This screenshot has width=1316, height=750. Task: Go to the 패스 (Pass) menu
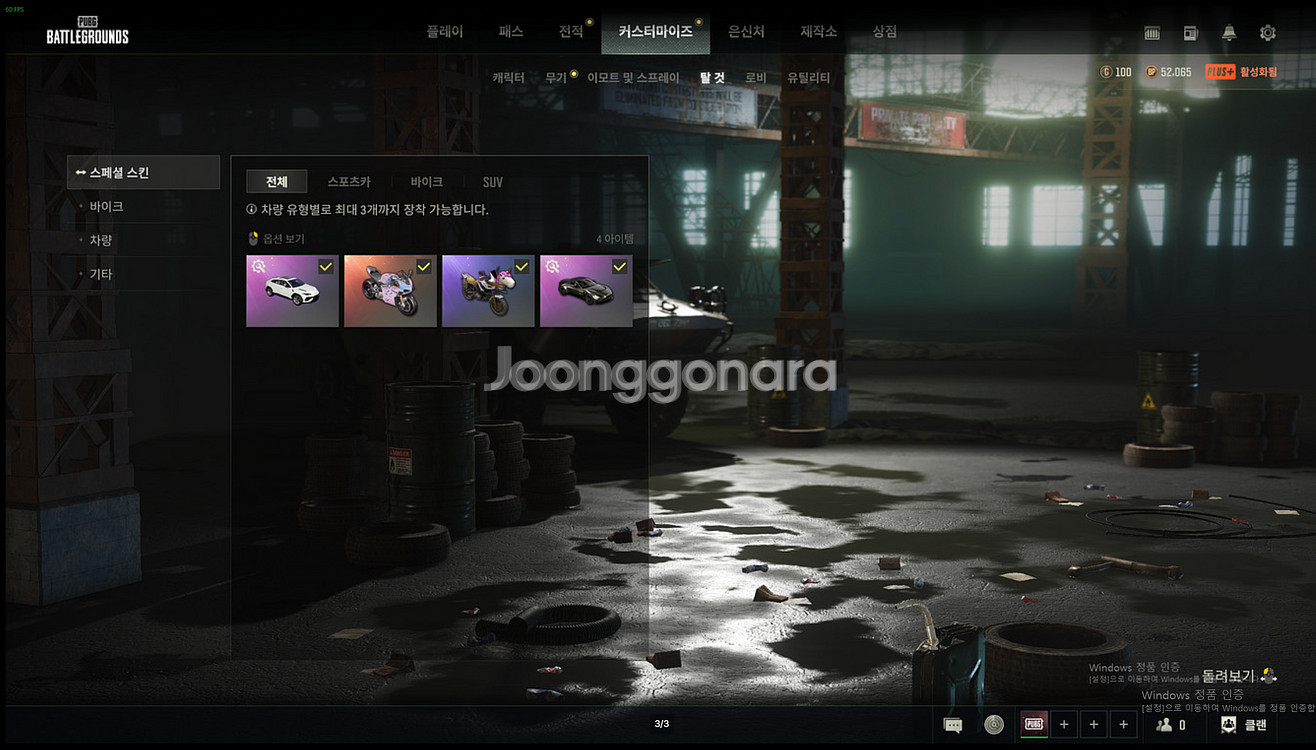click(511, 32)
